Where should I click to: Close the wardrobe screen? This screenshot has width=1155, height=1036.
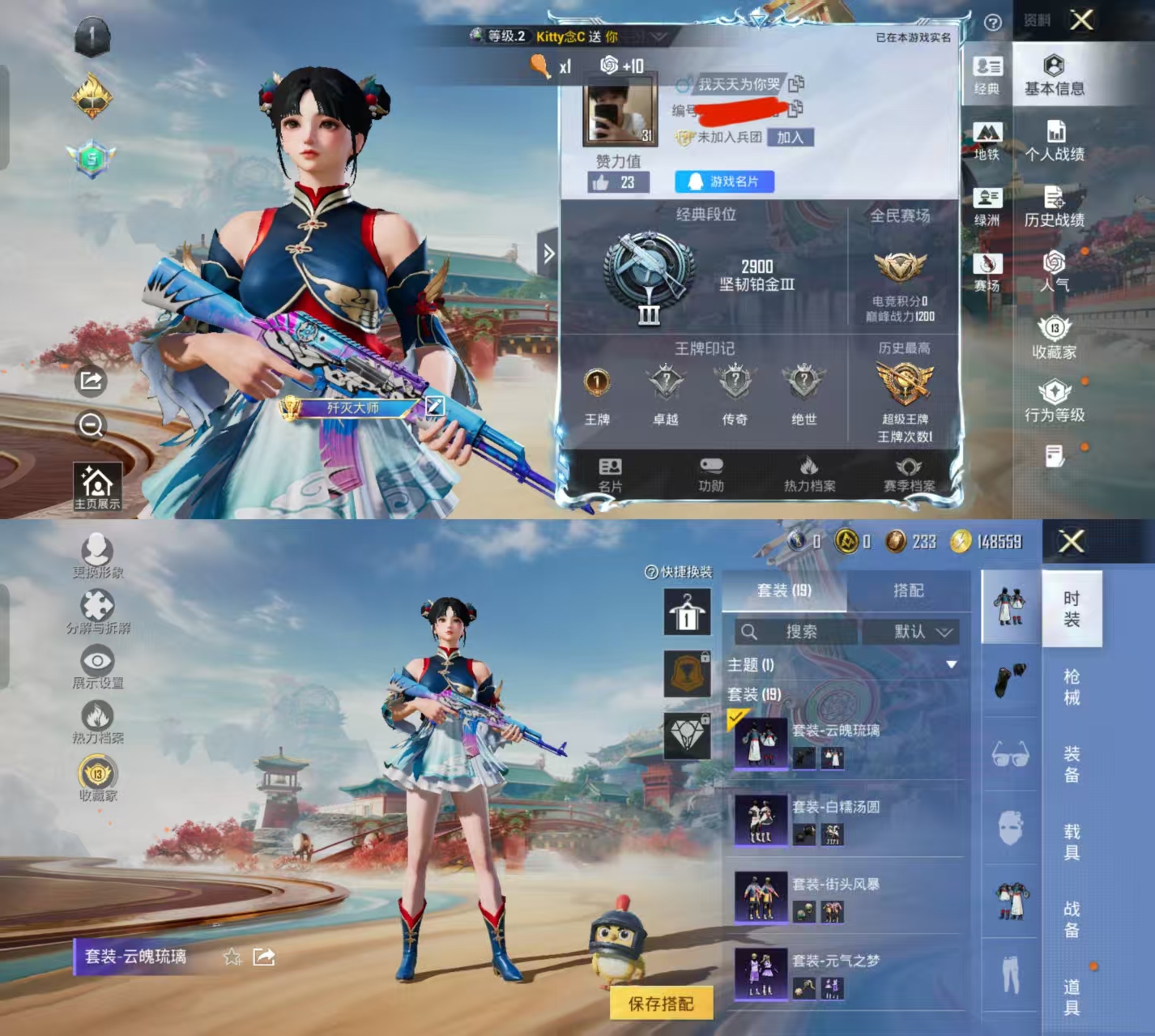1071,541
